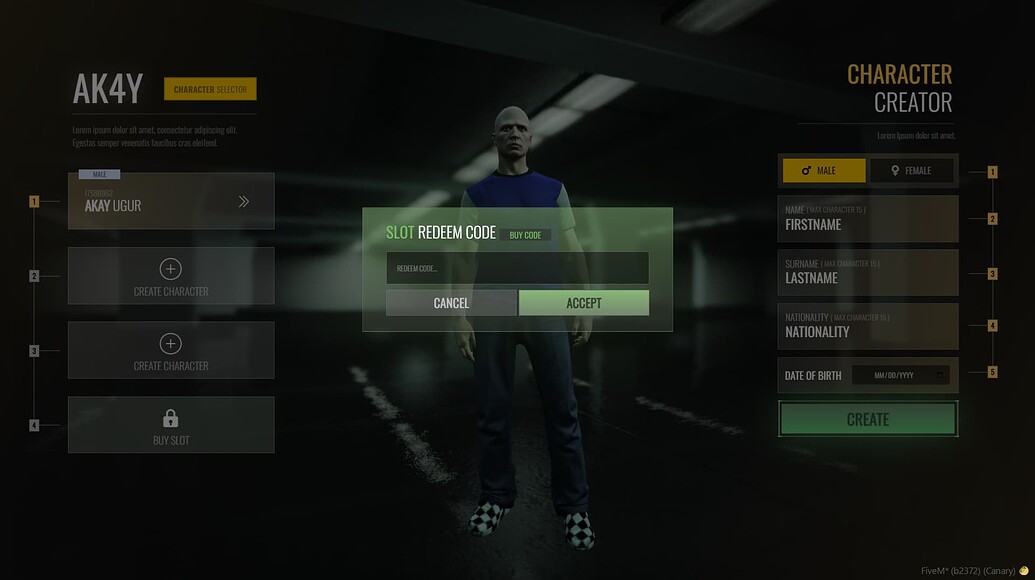The image size is (1035, 580).
Task: Choose the Female gender option
Action: coord(912,171)
